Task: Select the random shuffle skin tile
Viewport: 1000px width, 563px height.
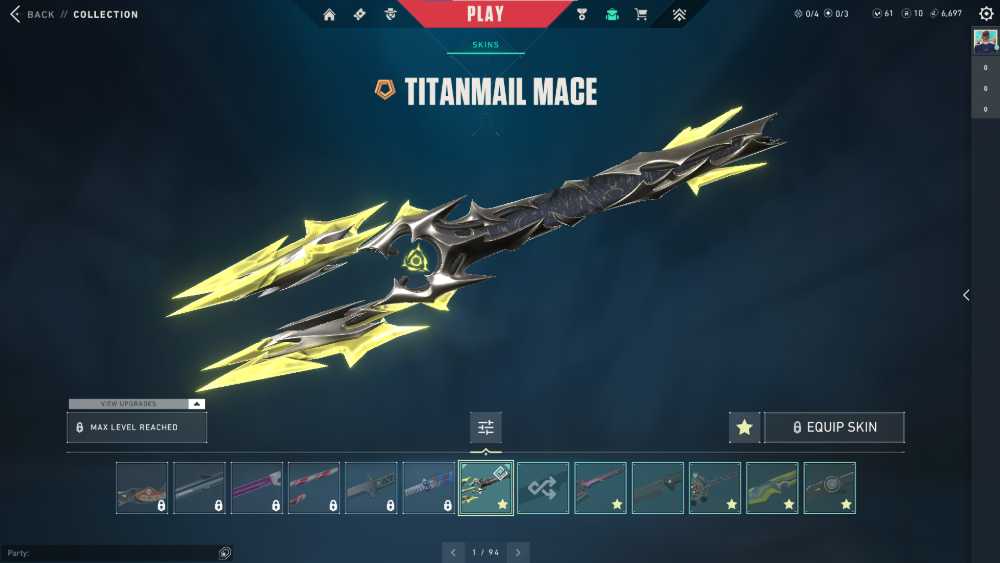Action: tap(543, 488)
